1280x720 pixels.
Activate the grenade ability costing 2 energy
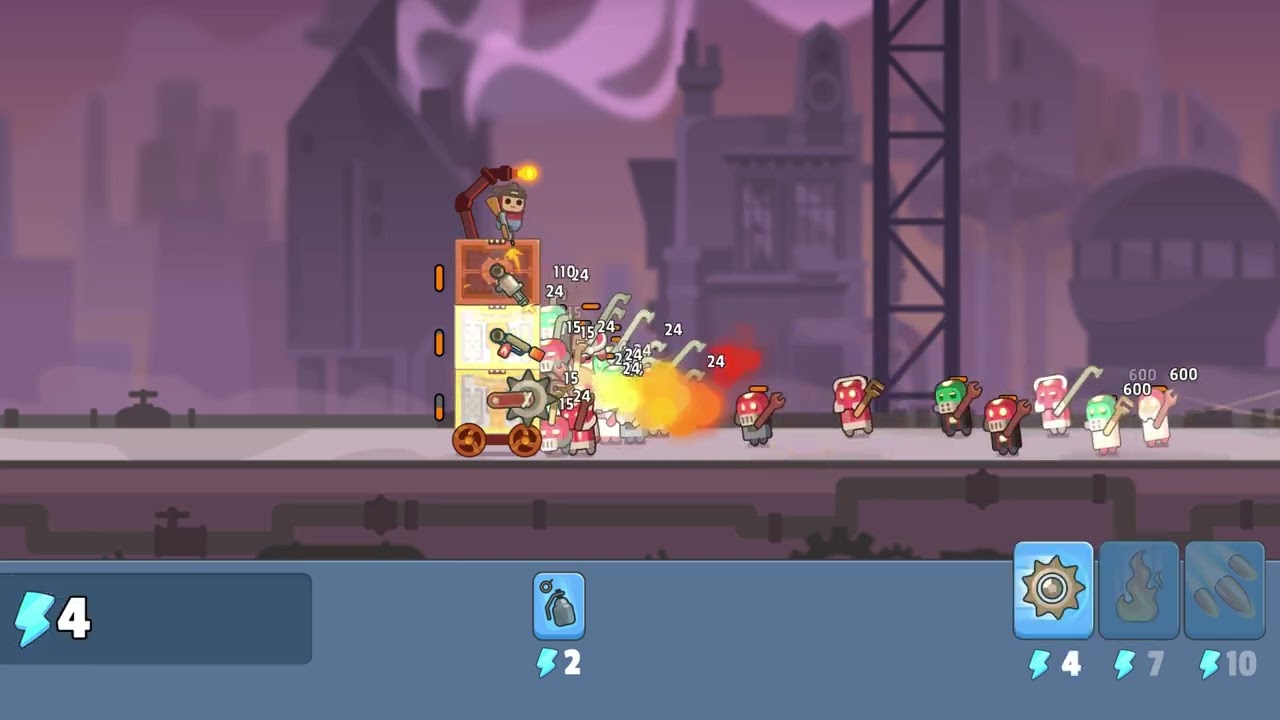559,606
